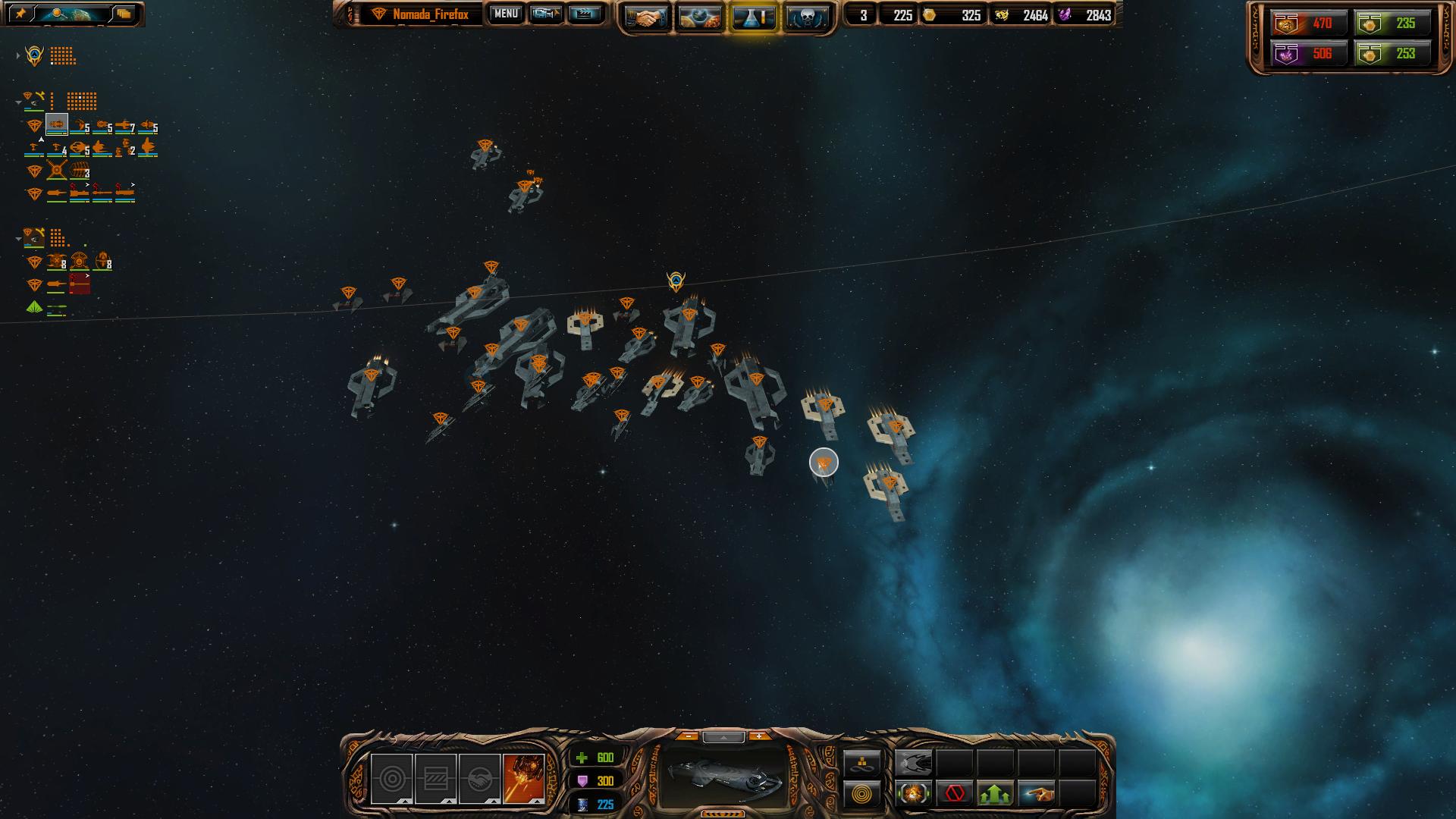Expand the collapsed star entry in empire tree
This screenshot has height=819, width=1456.
[x=18, y=55]
